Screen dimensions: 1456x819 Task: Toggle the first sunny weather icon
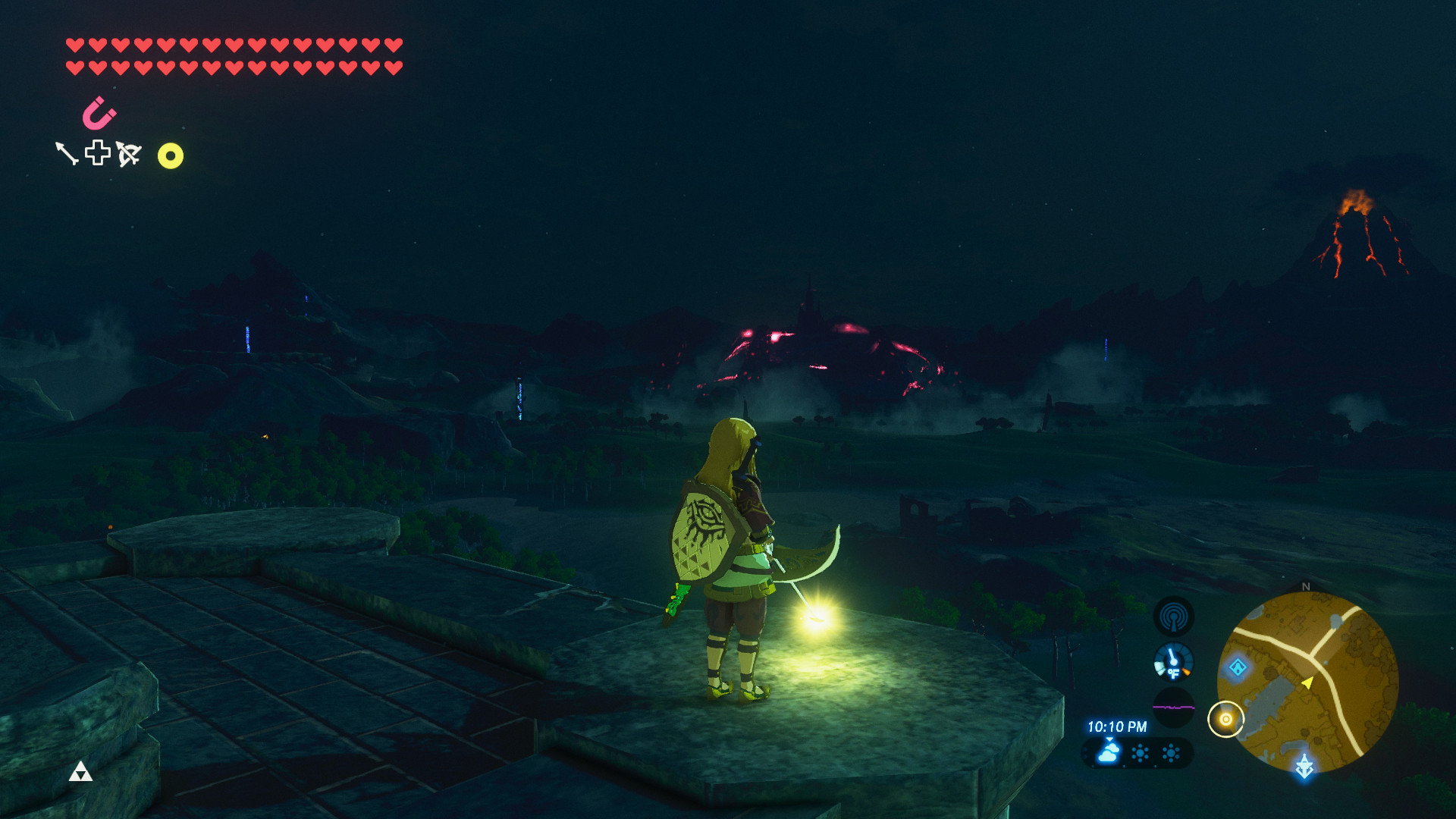pyautogui.click(x=1140, y=754)
